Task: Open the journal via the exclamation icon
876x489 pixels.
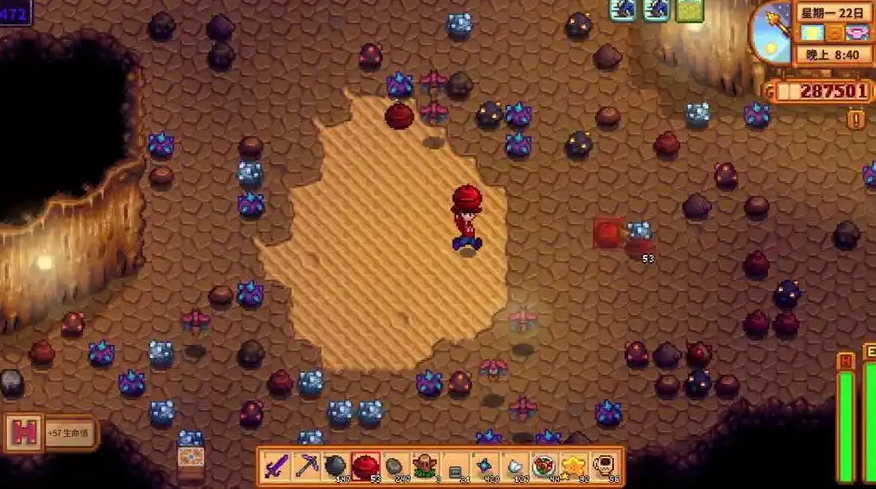Action: pos(857,120)
